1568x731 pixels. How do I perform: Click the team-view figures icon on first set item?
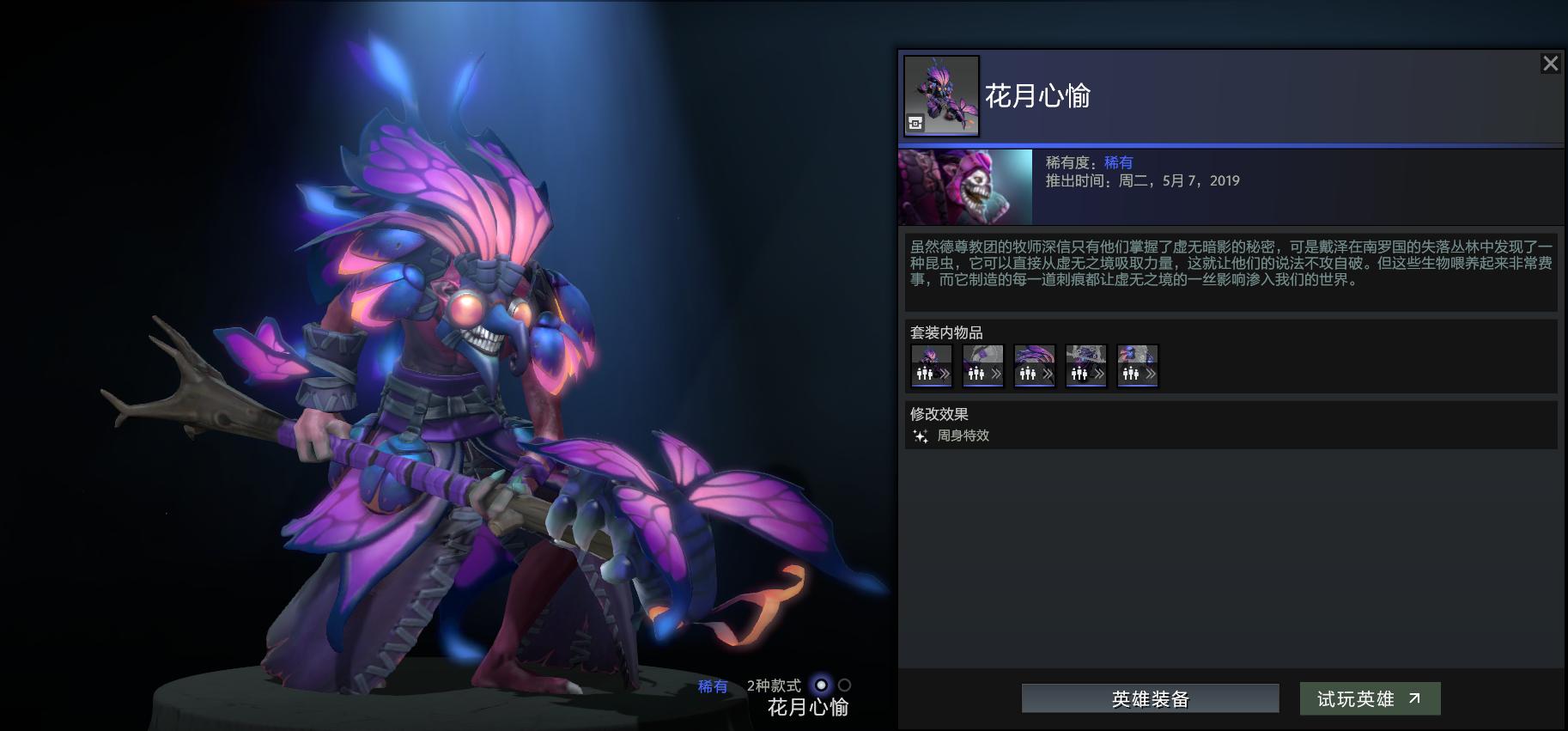[x=925, y=373]
